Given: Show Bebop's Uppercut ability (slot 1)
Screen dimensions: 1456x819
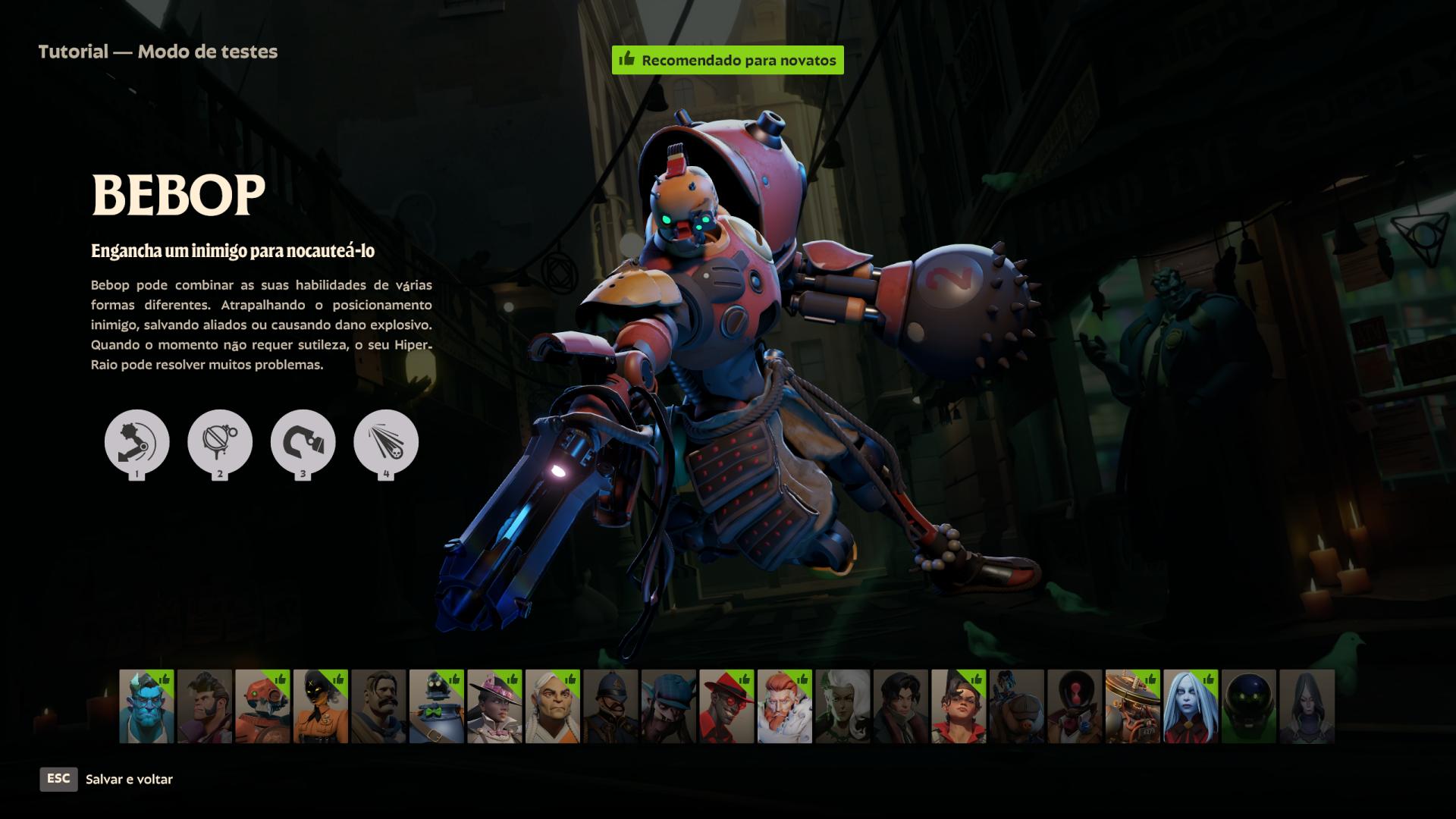Looking at the screenshot, I should click(136, 442).
